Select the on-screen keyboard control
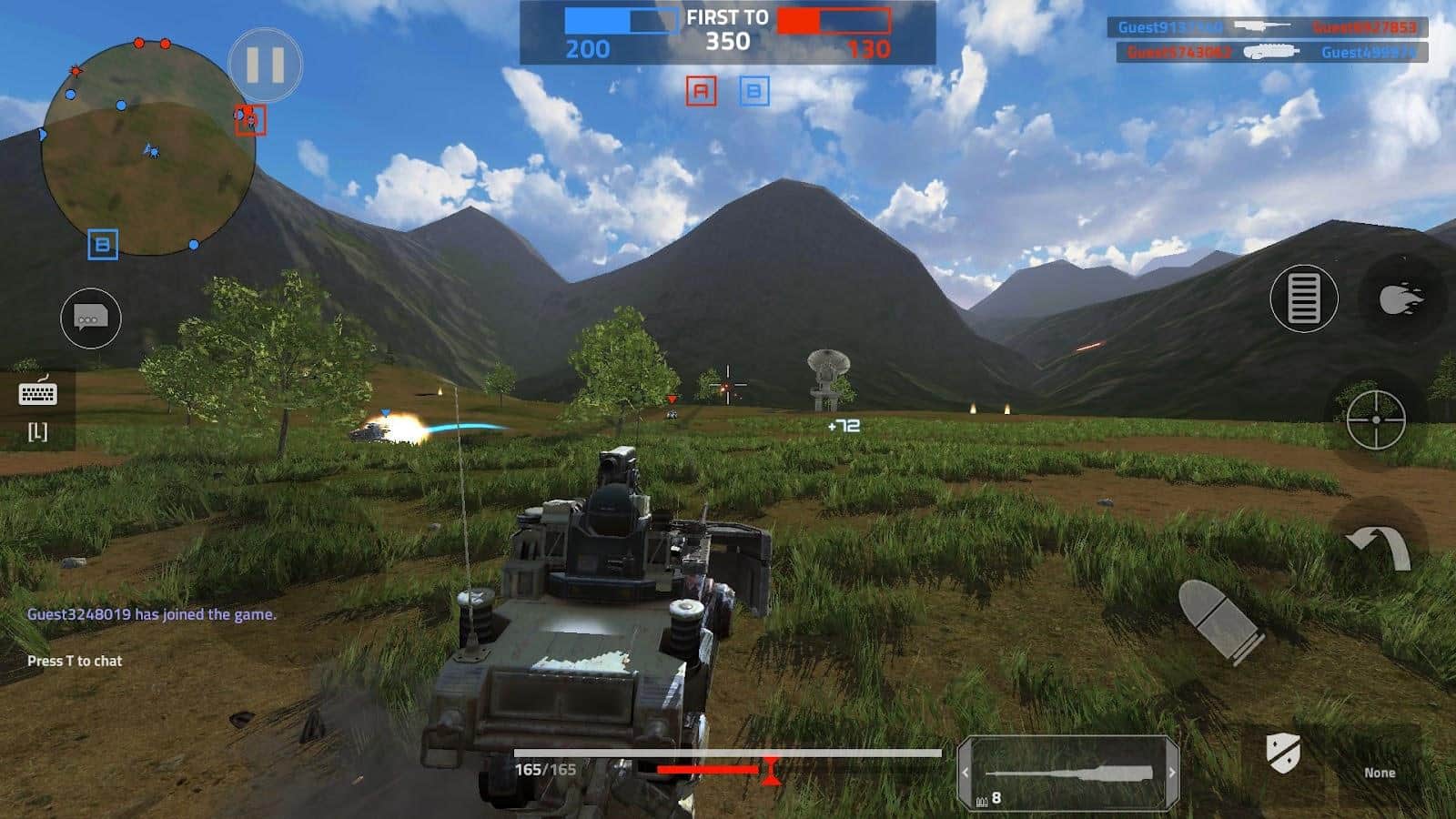This screenshot has height=819, width=1456. click(x=36, y=394)
